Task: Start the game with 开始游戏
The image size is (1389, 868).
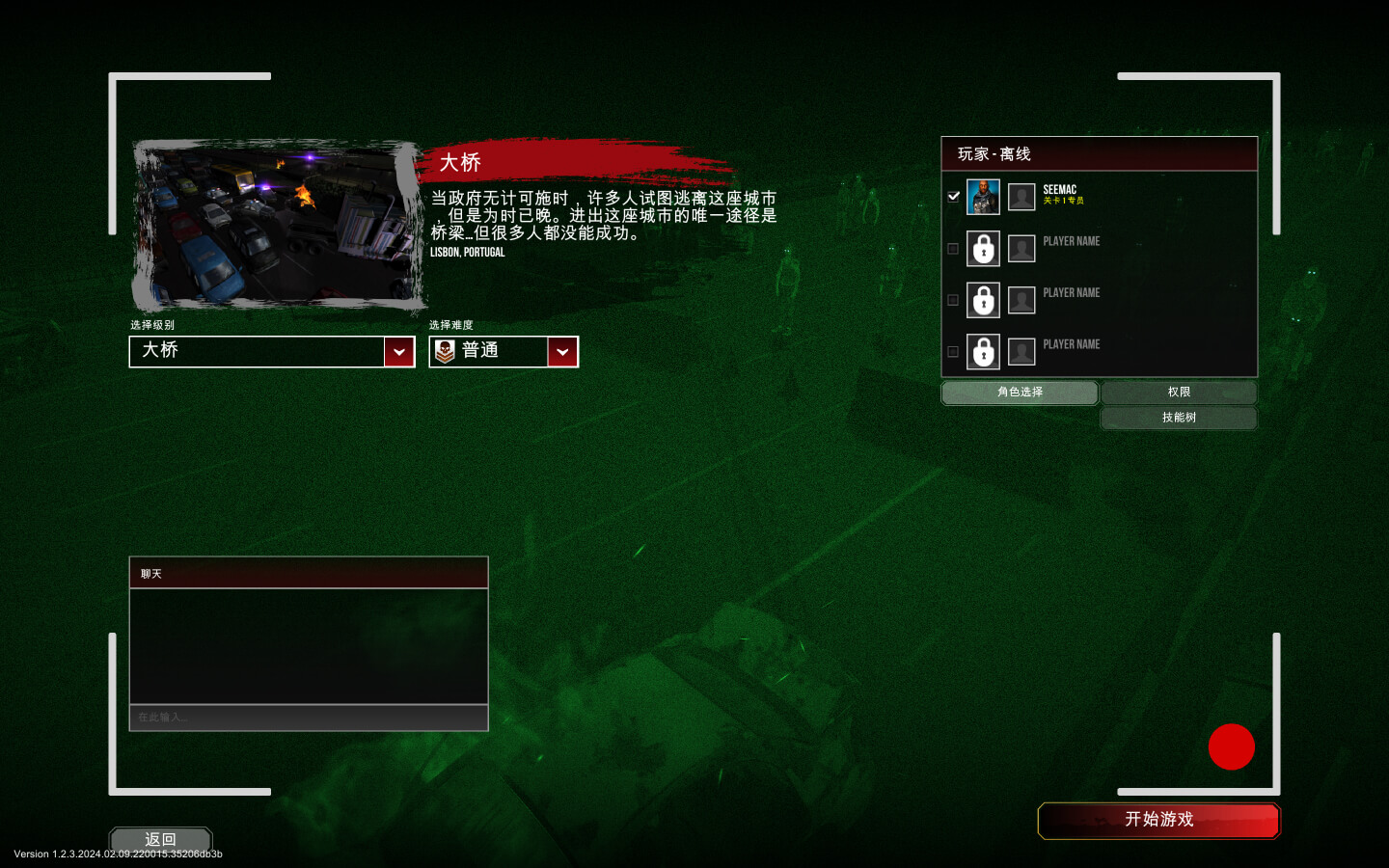Action: pos(1158,821)
